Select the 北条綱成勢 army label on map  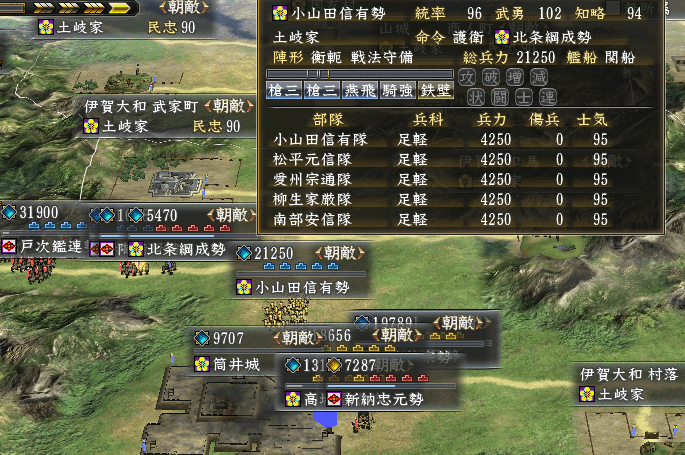[x=185, y=248]
